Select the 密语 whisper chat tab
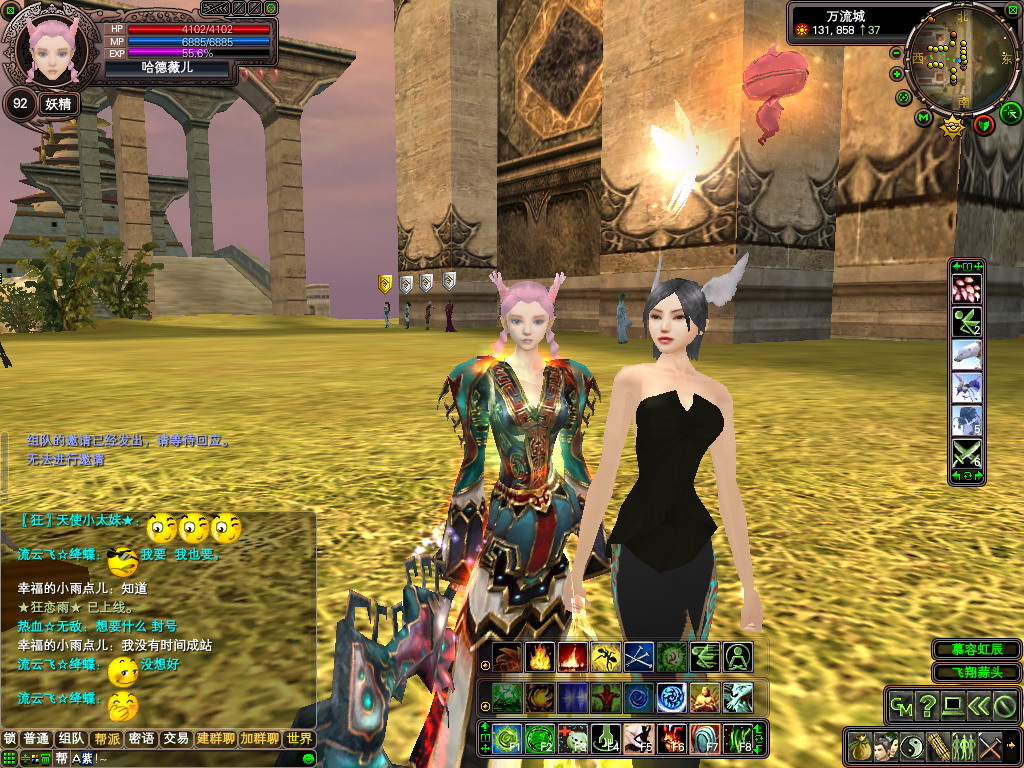Image resolution: width=1024 pixels, height=768 pixels. [141, 739]
